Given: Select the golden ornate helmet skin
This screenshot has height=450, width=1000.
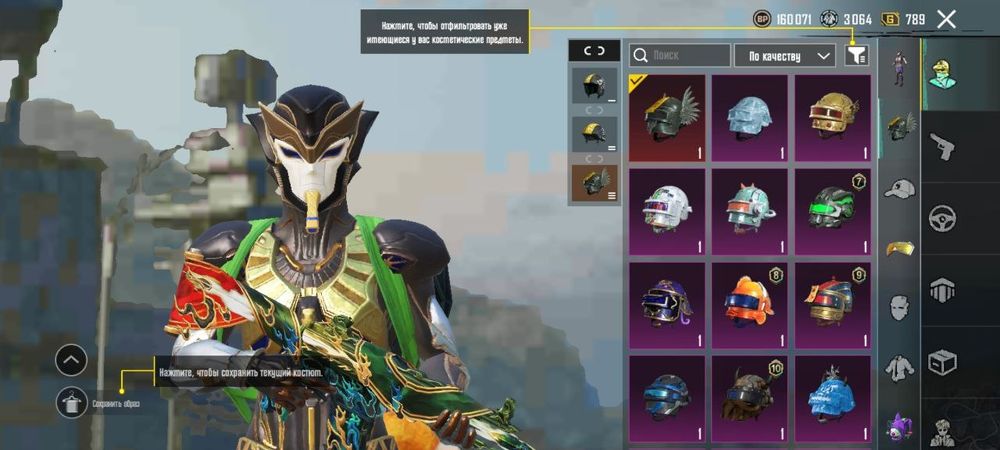Looking at the screenshot, I should [x=833, y=118].
